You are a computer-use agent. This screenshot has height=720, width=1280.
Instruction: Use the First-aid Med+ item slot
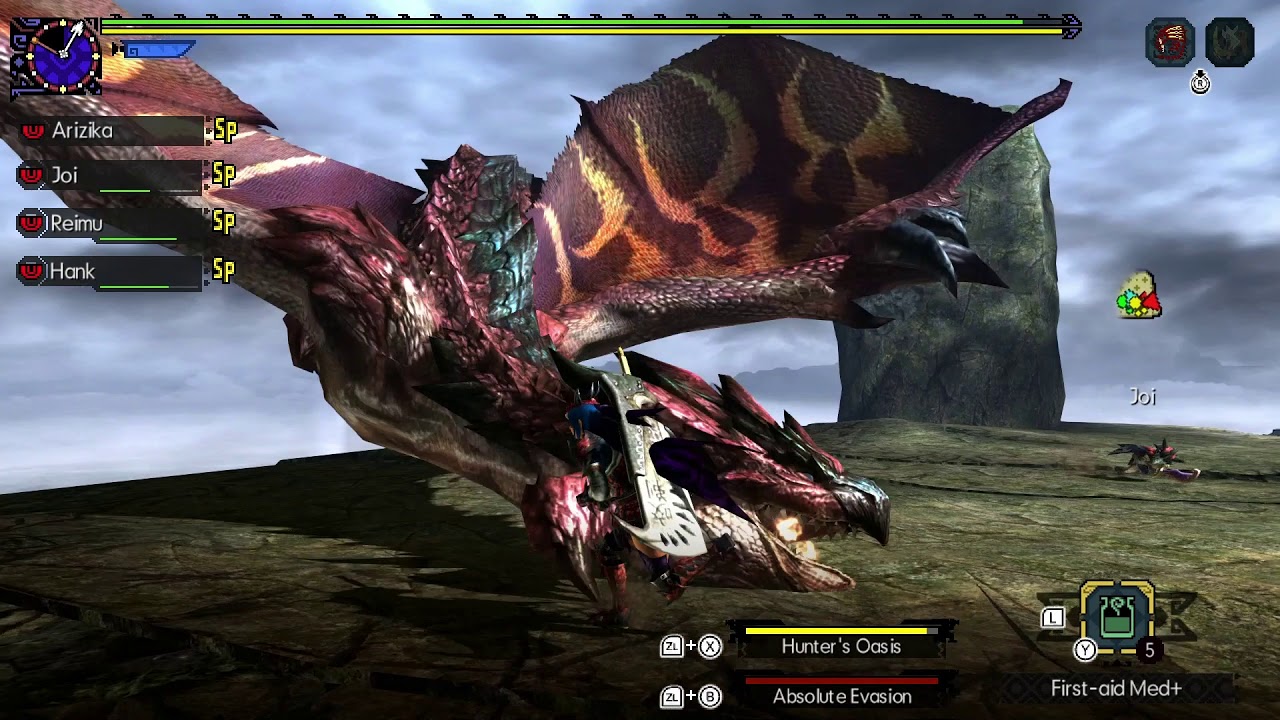coord(1117,619)
